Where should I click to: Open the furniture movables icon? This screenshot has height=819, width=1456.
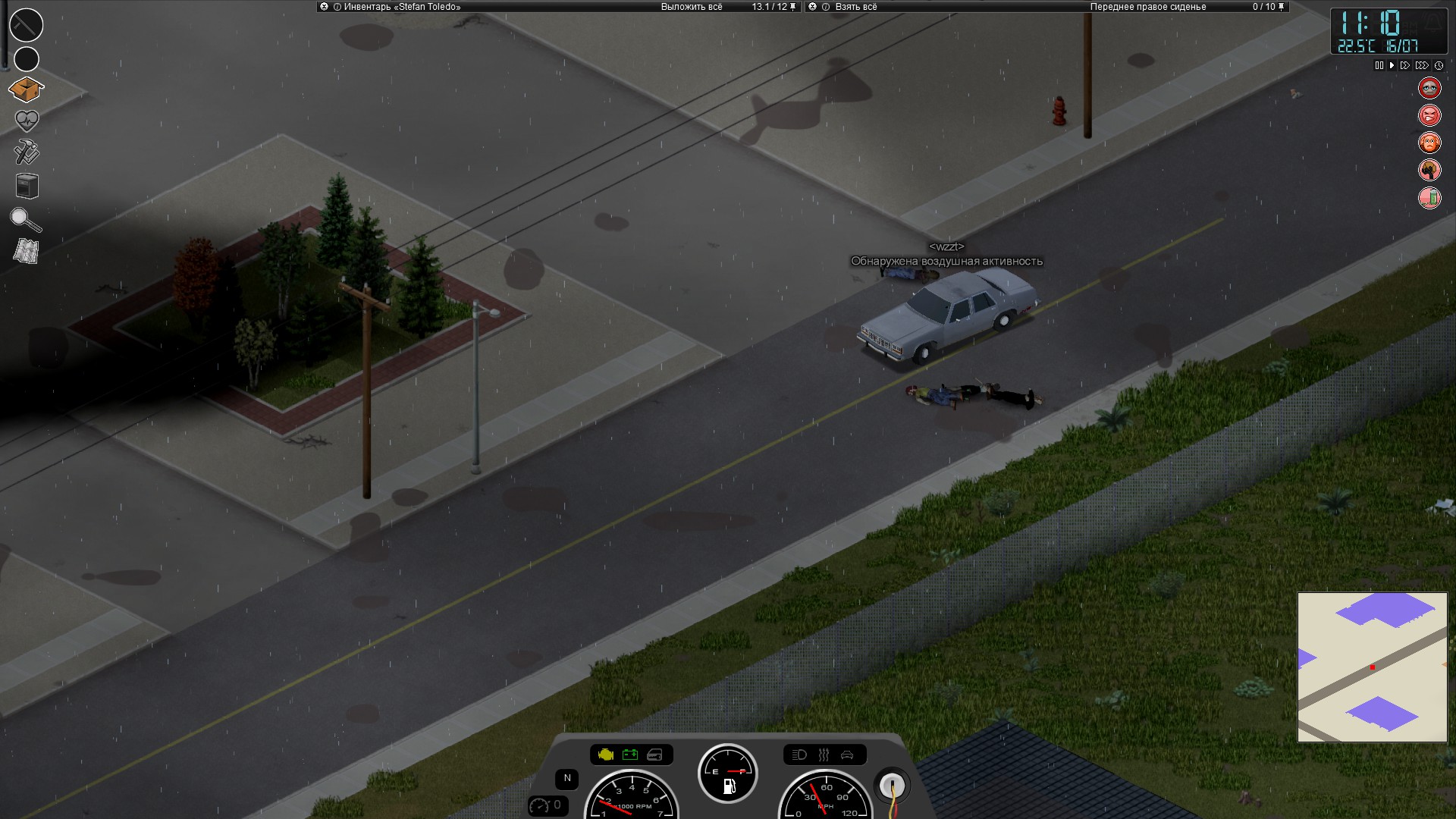27,186
